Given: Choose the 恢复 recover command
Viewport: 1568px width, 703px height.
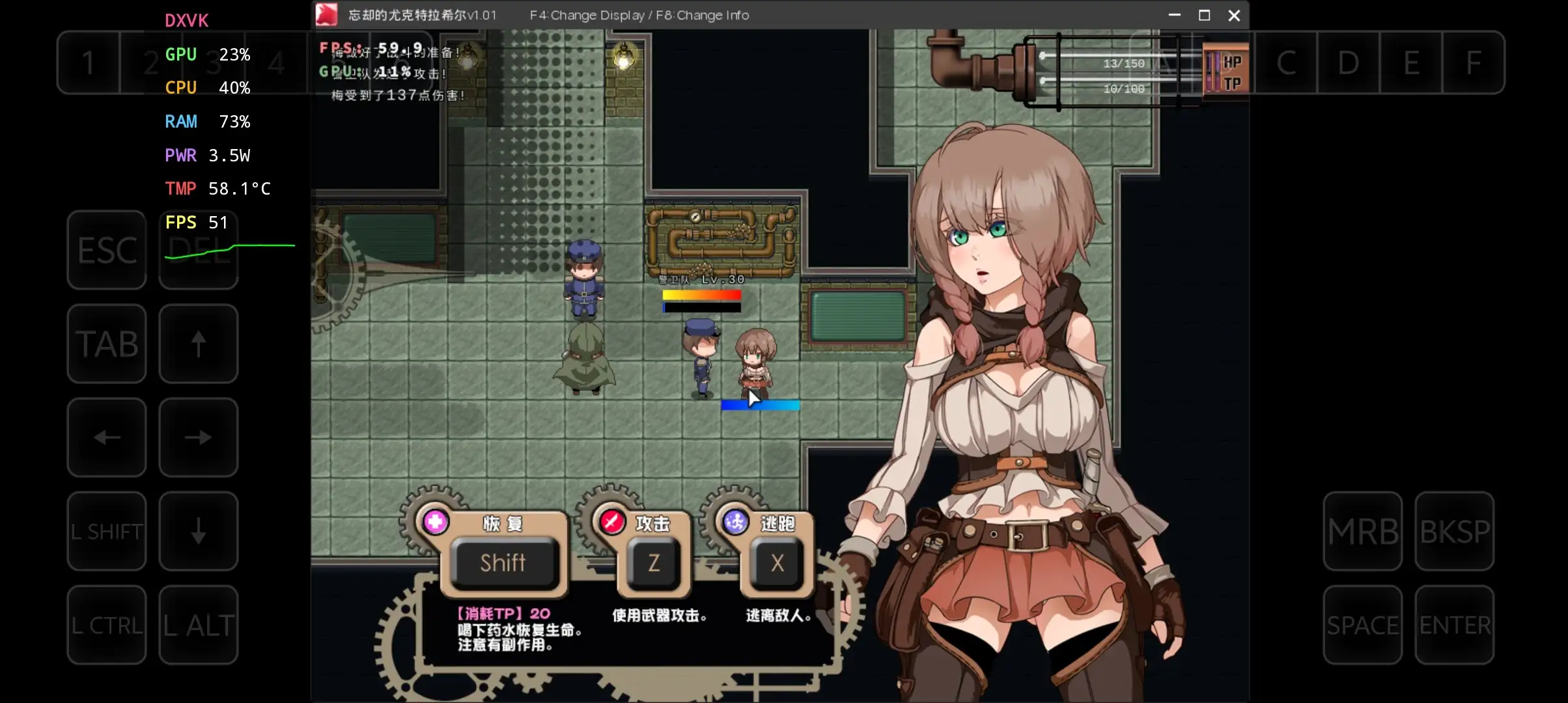Looking at the screenshot, I should point(503,561).
